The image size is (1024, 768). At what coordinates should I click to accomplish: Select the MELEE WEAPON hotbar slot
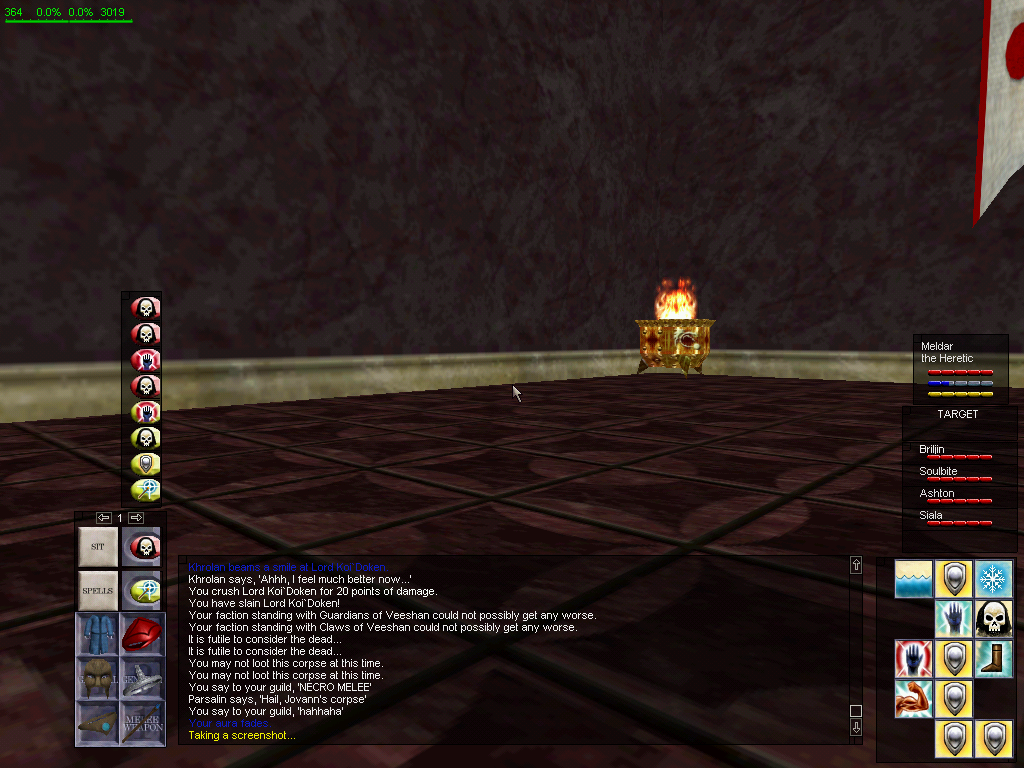tap(141, 721)
